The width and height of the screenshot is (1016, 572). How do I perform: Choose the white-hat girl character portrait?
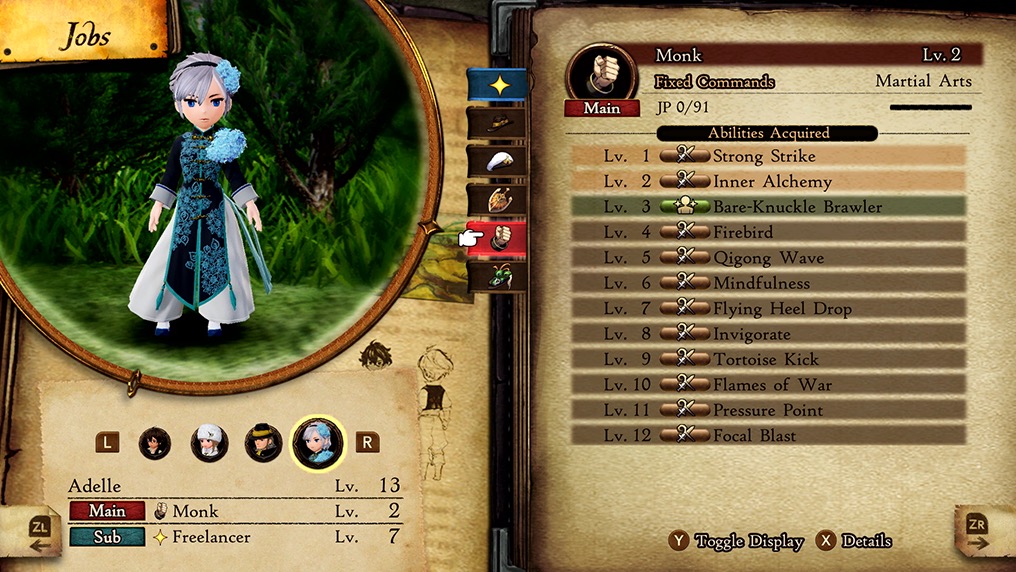click(x=209, y=442)
